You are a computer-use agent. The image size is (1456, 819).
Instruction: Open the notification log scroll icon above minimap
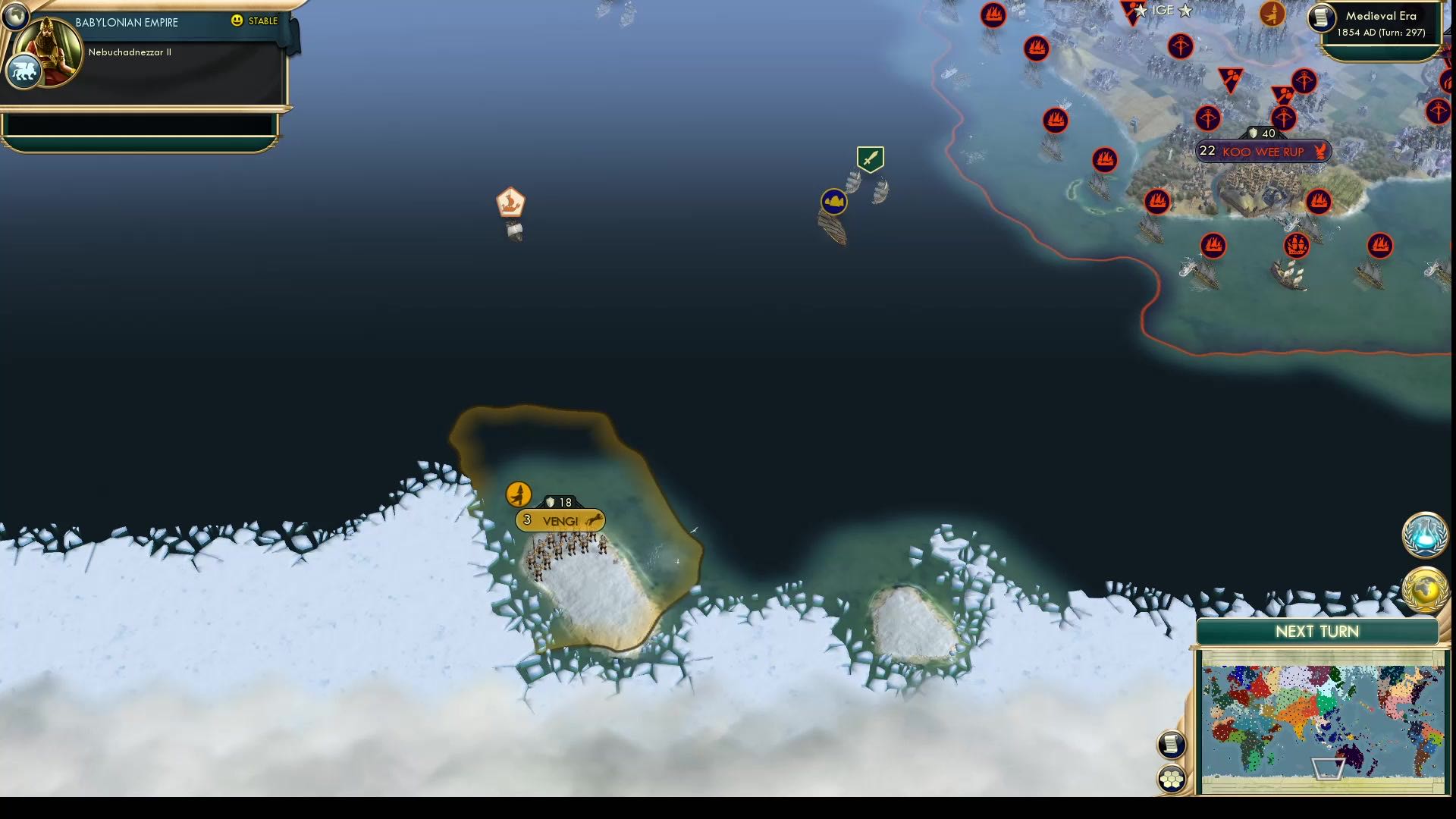point(1172,744)
